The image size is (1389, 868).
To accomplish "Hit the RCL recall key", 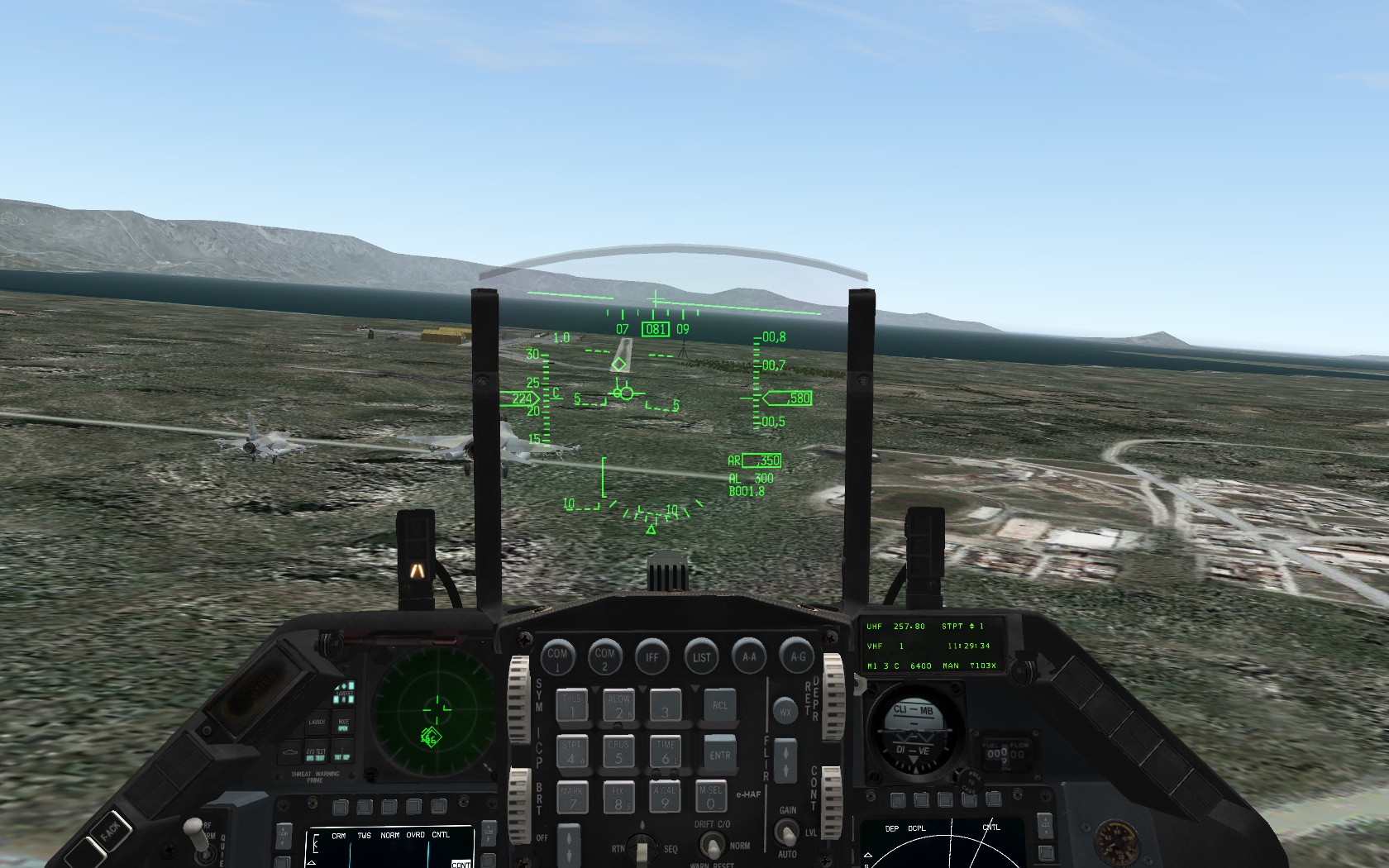I will coord(719,706).
